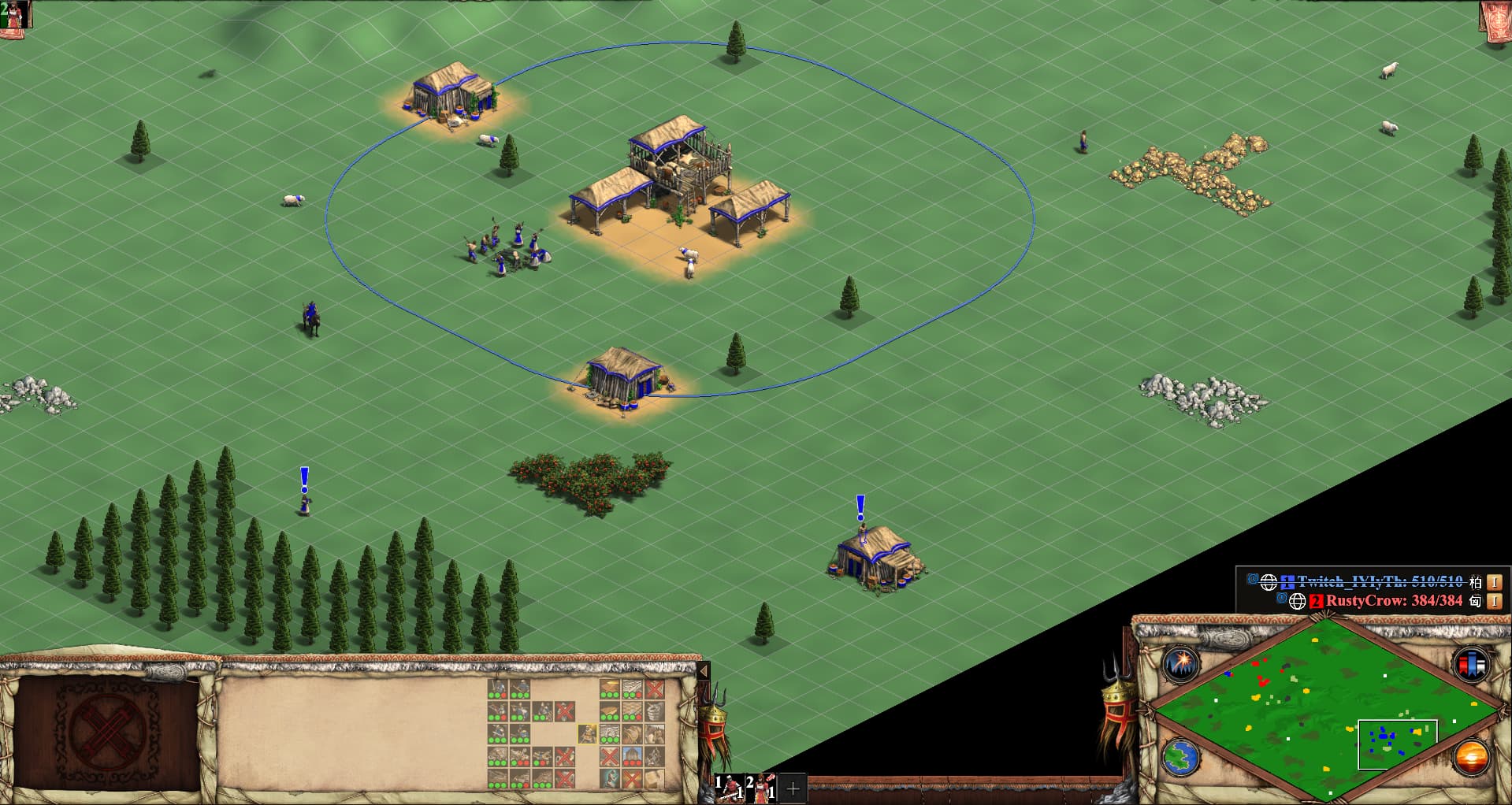Image resolution: width=1512 pixels, height=805 pixels.
Task: Click the idle villager portrait at top-left
Action: (14, 14)
